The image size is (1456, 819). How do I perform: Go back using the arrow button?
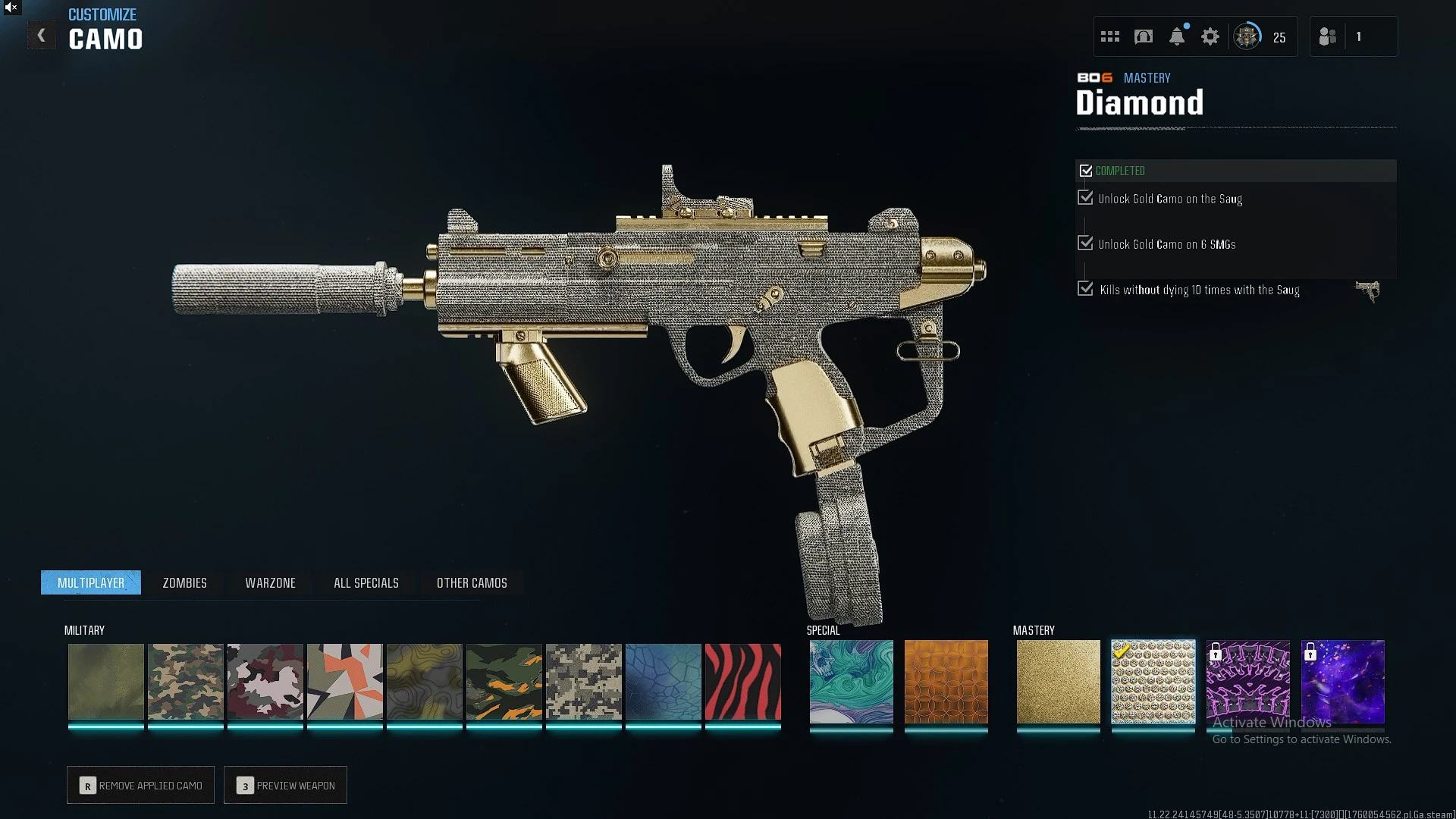[42, 36]
